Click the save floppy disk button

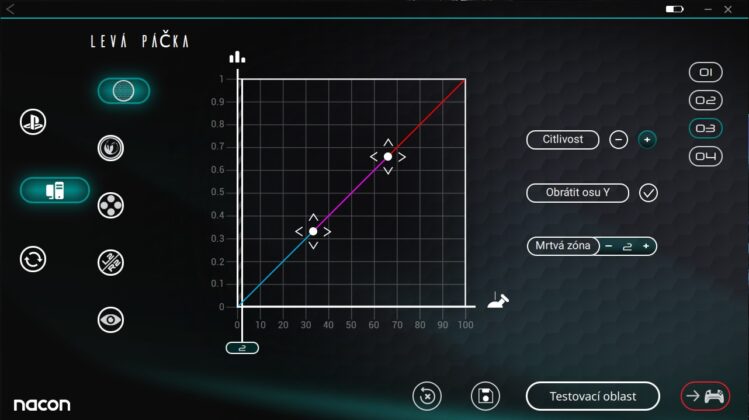click(x=485, y=395)
